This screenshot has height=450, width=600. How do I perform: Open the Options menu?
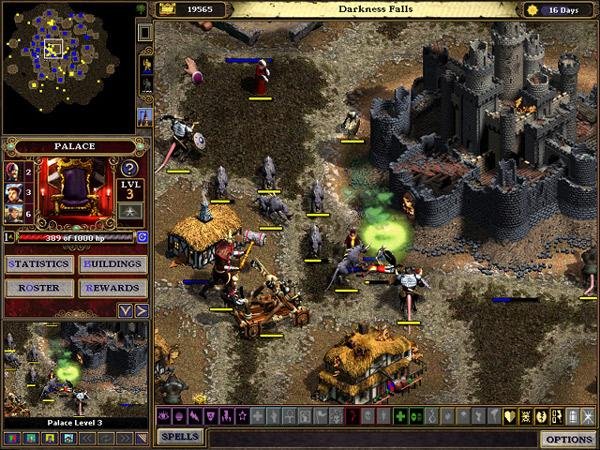coord(567,439)
